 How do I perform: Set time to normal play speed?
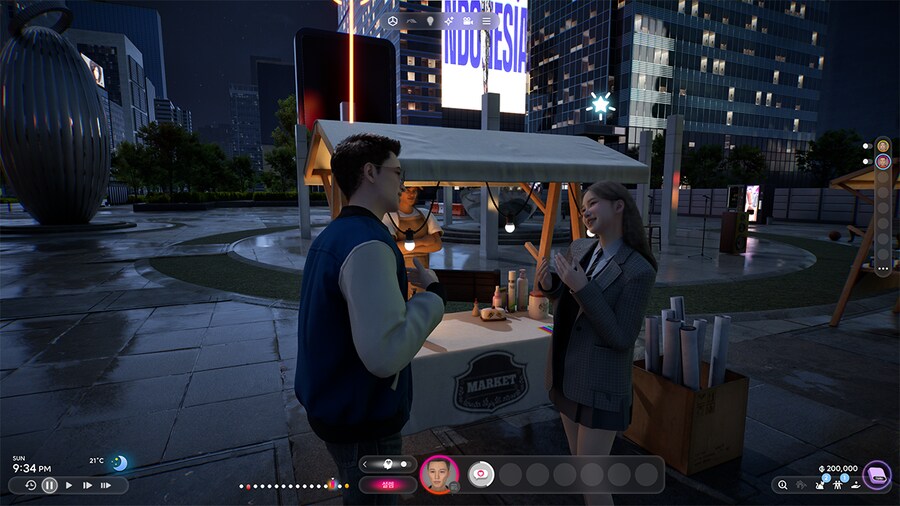click(69, 485)
